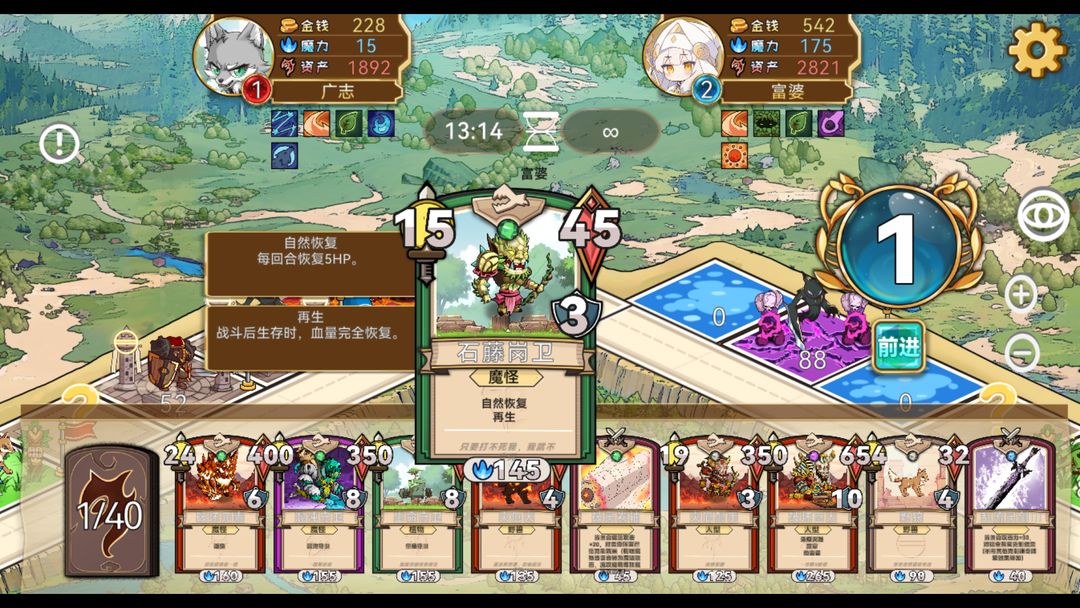Click the grey wolf avatar of 广志
1080x608 pixels.
tap(233, 55)
